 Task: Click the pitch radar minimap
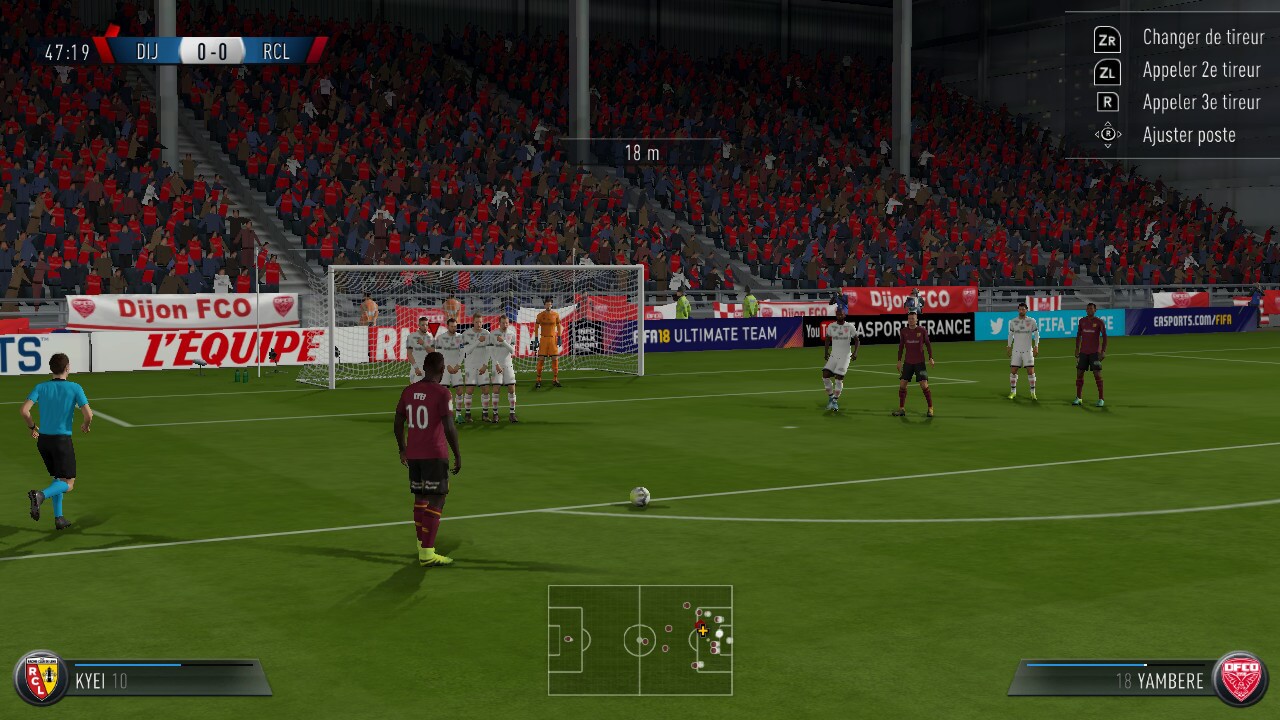640,640
